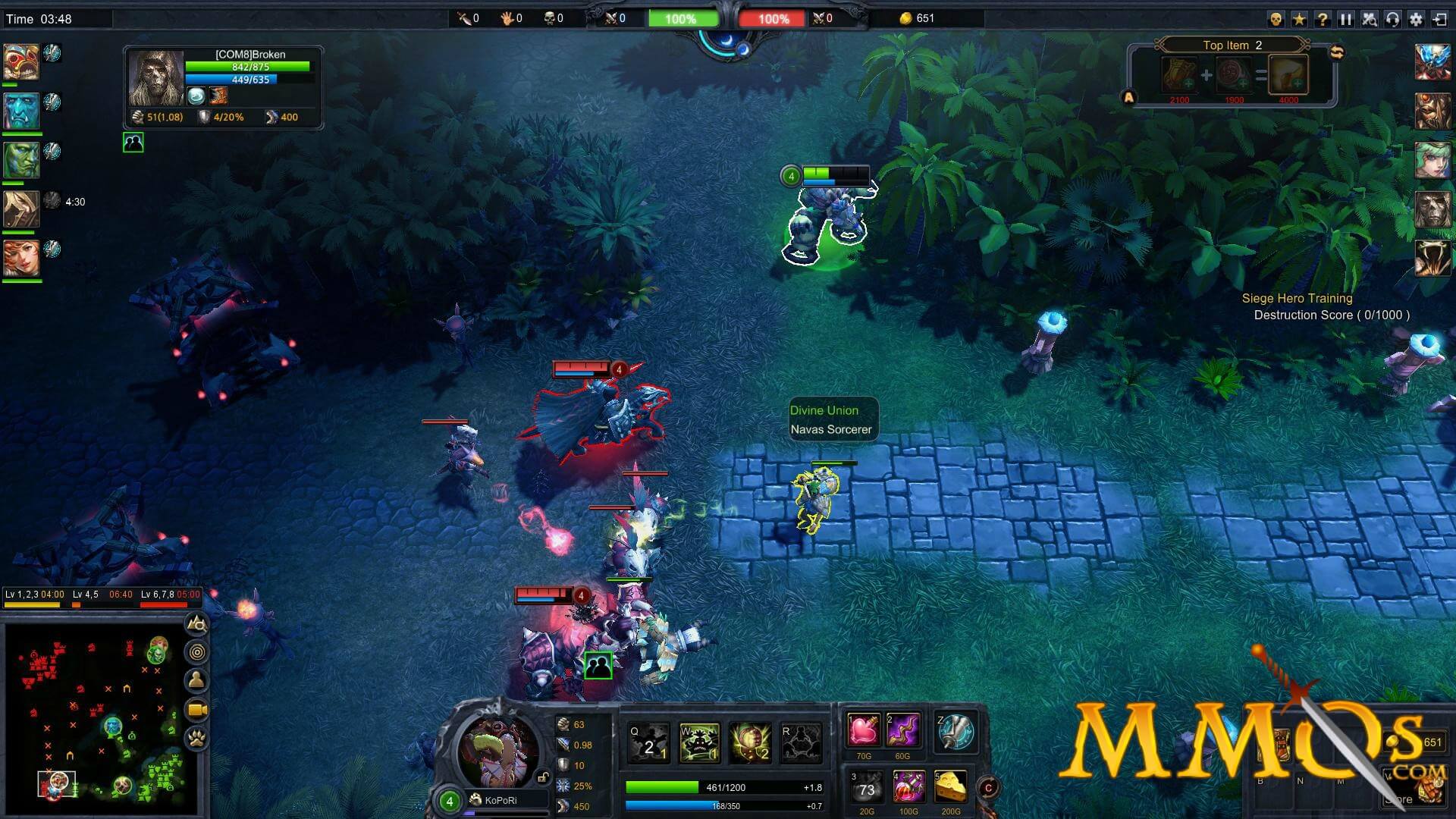Toggle the player icon under the minimap
This screenshot has height=819, width=1456.
coord(196,679)
